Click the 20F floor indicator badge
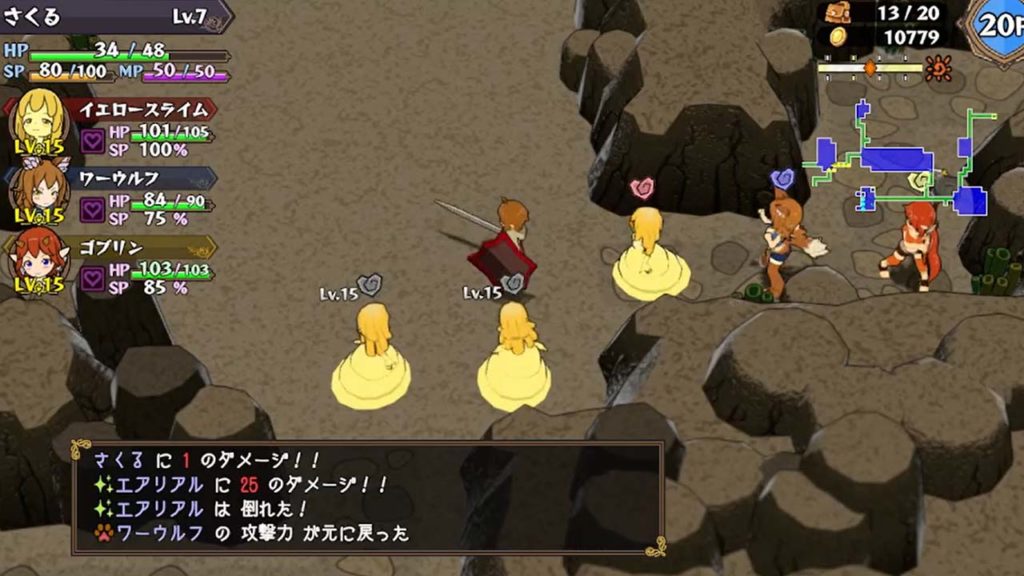Viewport: 1024px width, 576px height. pos(996,25)
